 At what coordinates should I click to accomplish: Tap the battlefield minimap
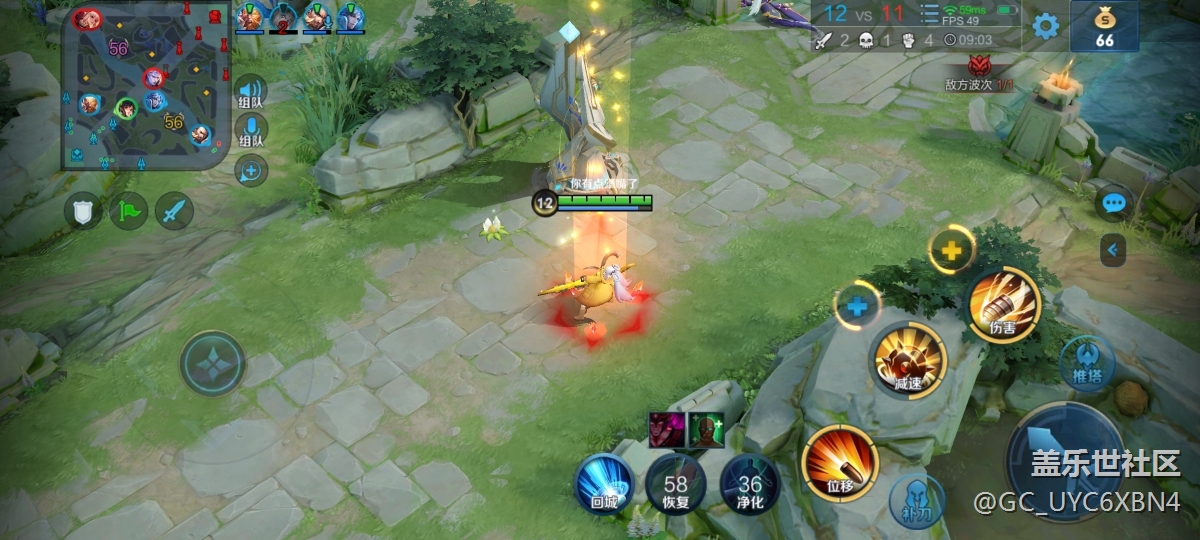143,87
